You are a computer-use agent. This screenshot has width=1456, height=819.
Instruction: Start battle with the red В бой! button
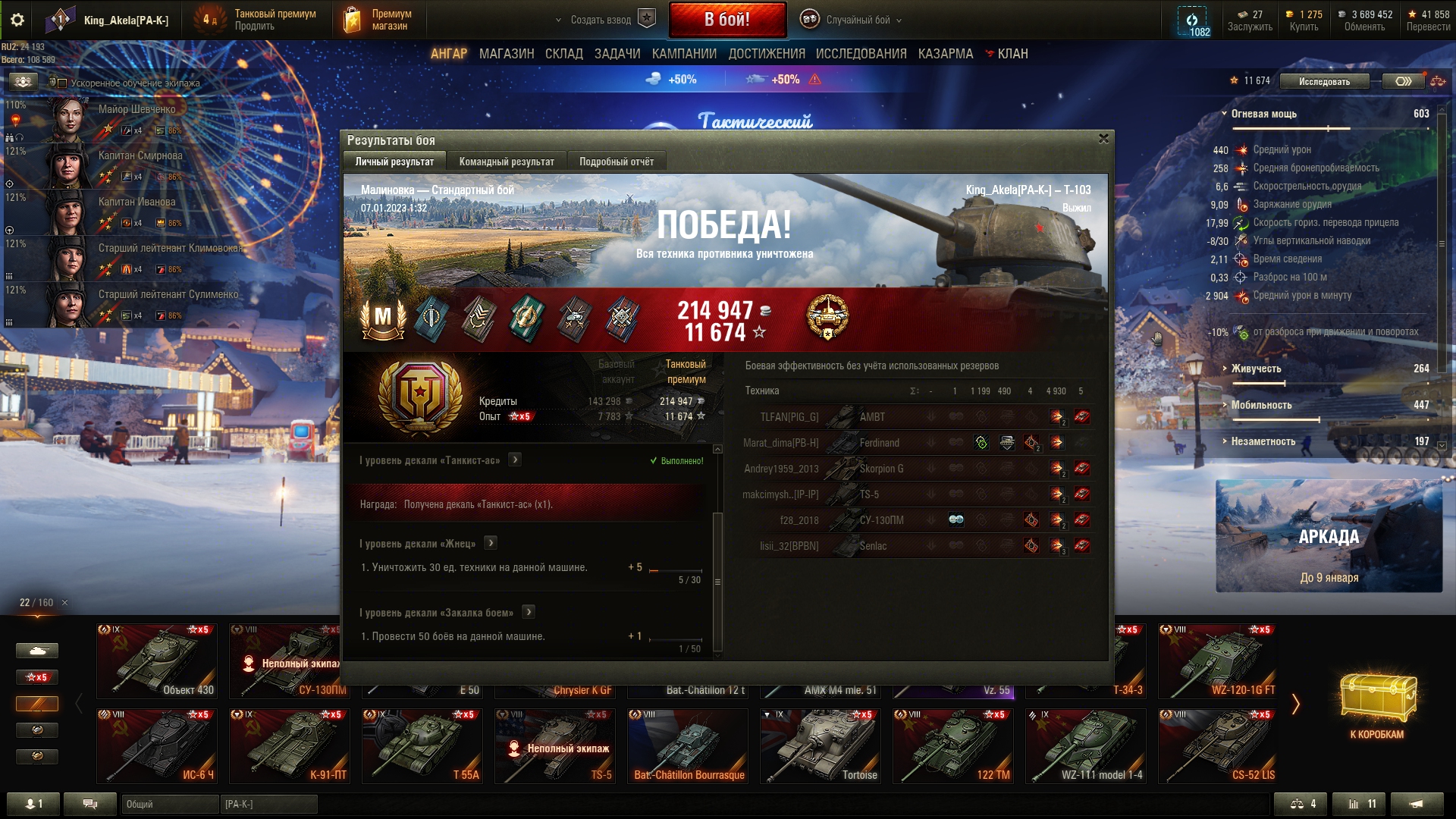point(726,20)
